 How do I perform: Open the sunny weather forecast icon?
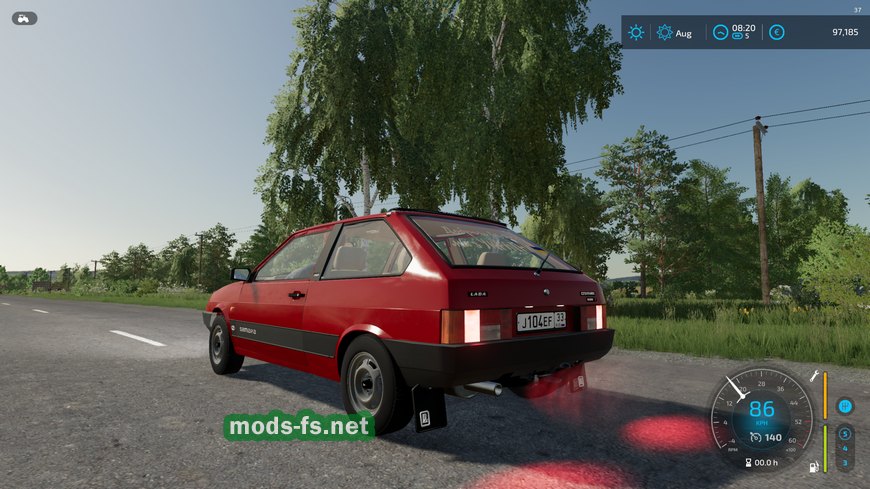click(636, 32)
